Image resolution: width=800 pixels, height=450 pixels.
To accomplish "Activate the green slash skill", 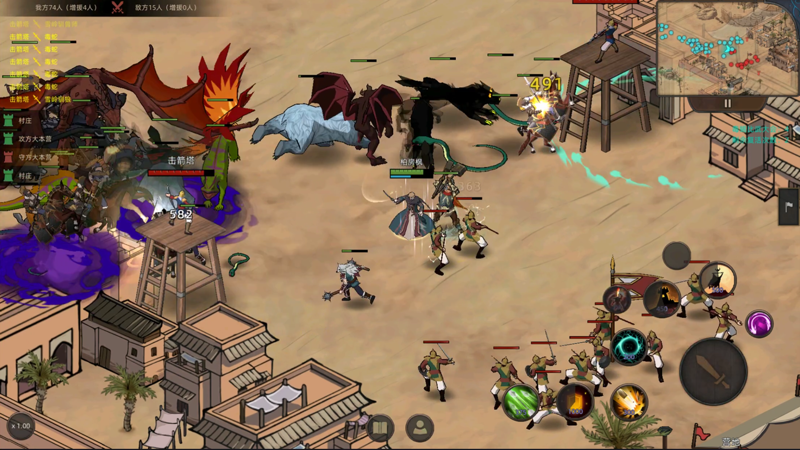I will [x=520, y=402].
